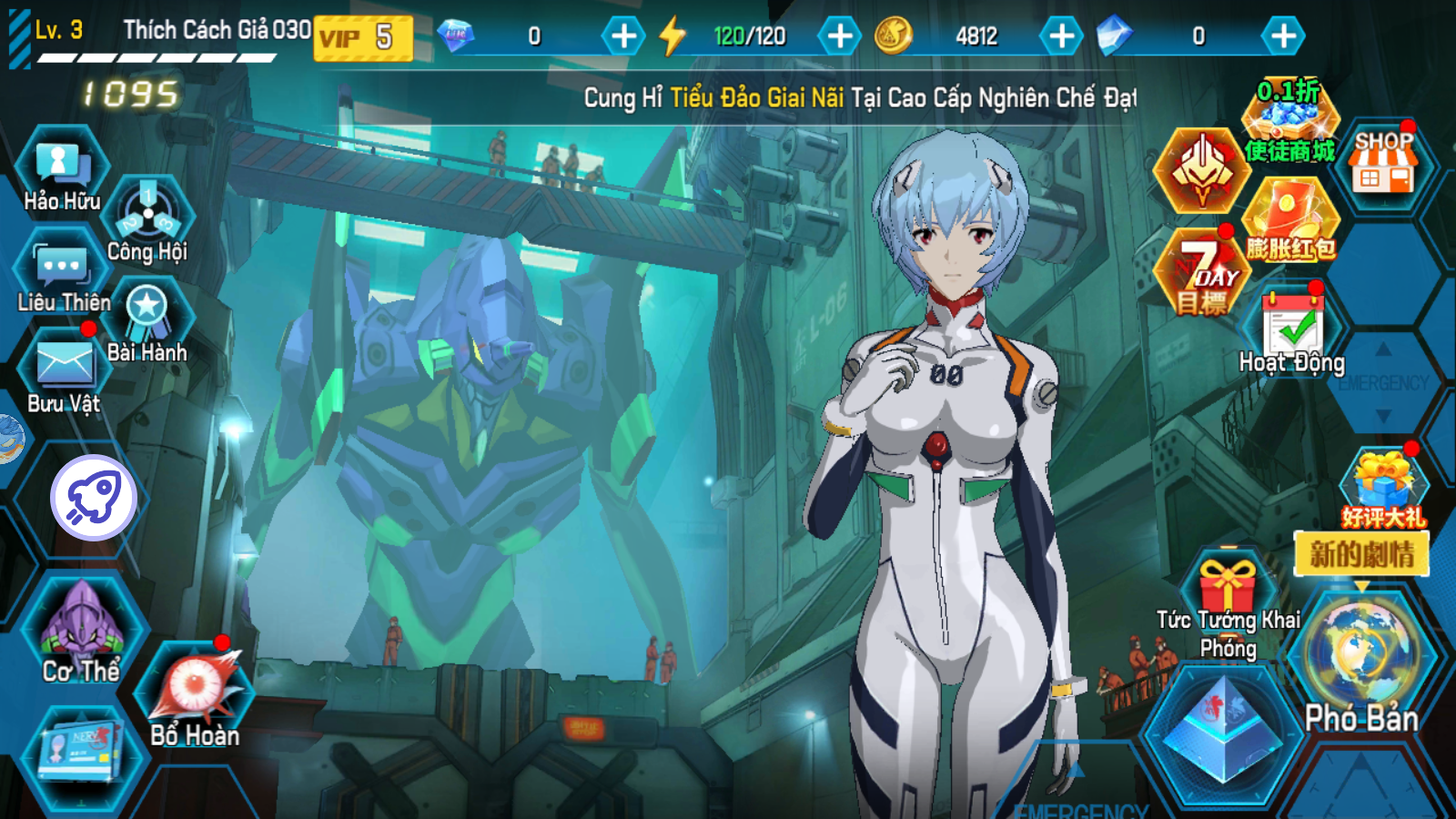Open the SHOP store

[x=1383, y=164]
